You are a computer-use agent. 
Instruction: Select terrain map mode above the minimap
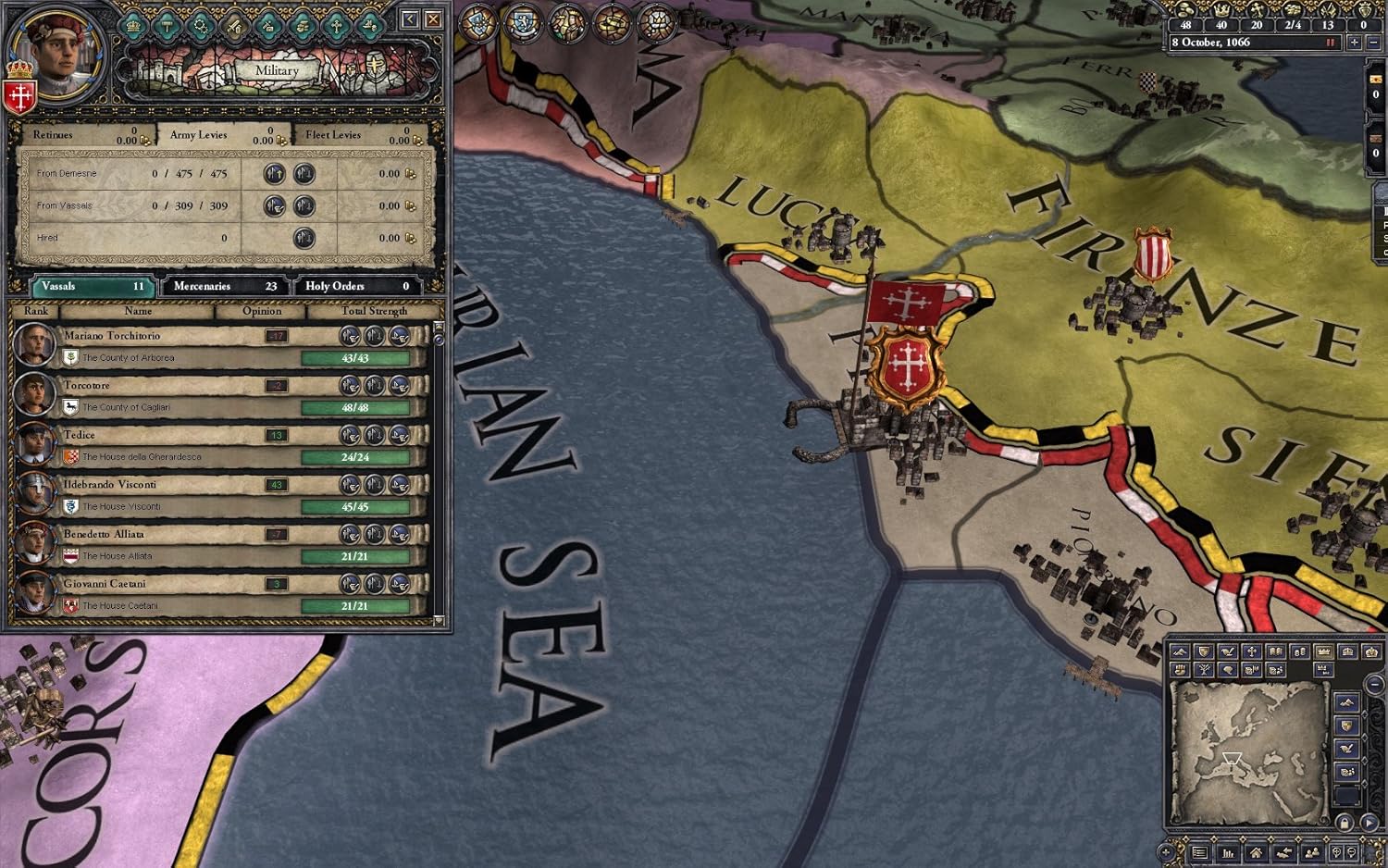[x=1181, y=651]
